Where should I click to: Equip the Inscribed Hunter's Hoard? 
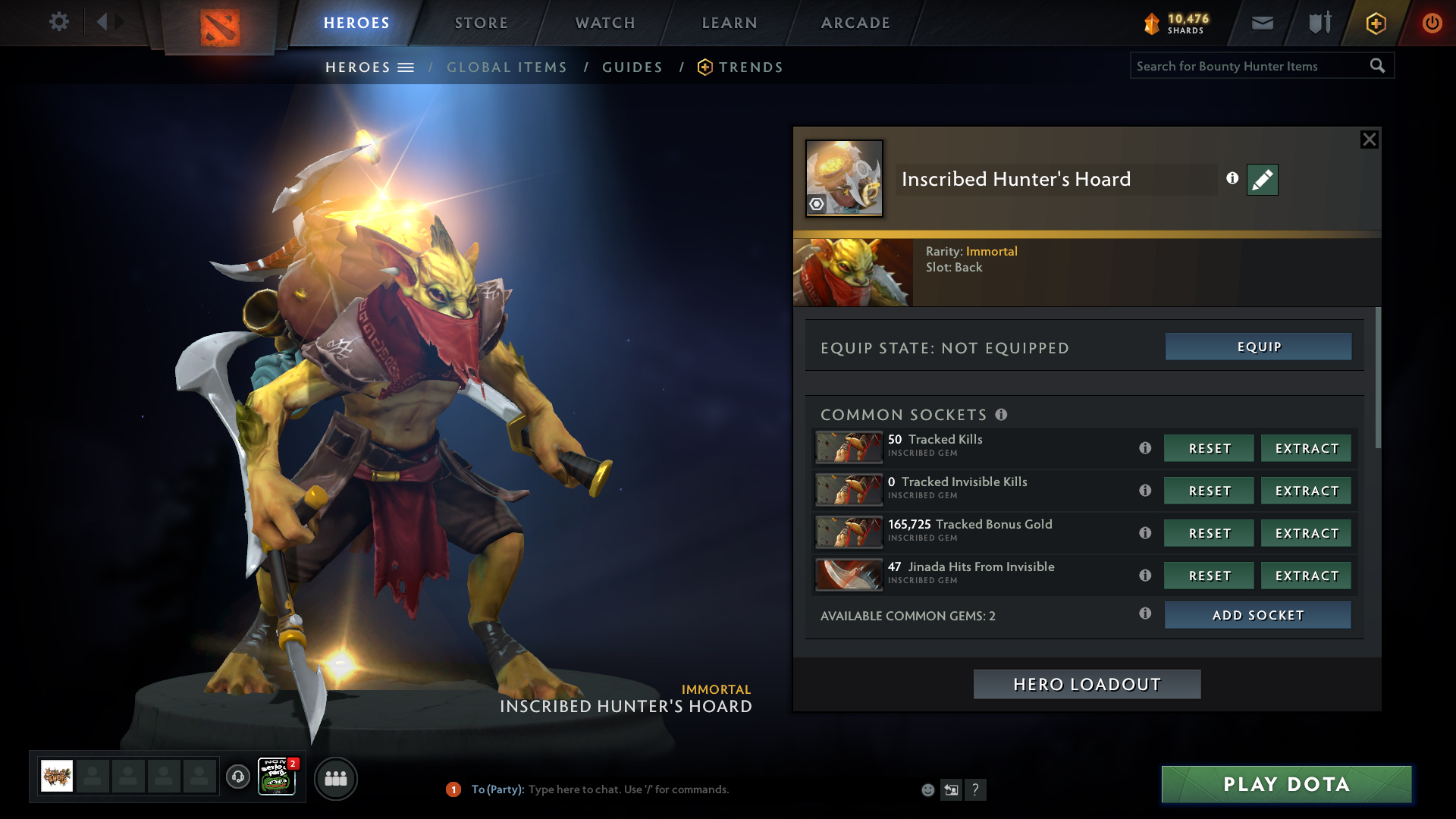(x=1258, y=347)
